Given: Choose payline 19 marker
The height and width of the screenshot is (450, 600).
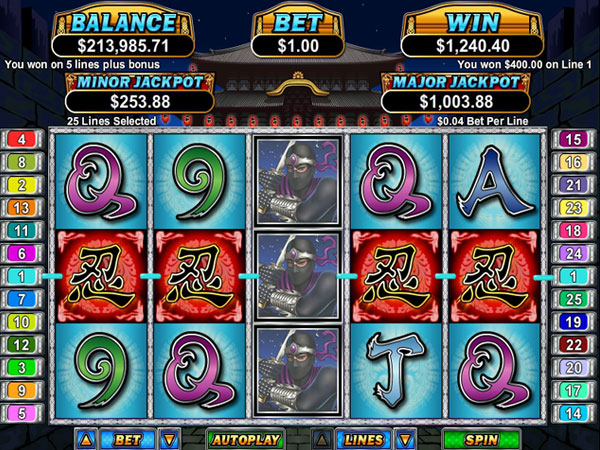Looking at the screenshot, I should tap(574, 321).
